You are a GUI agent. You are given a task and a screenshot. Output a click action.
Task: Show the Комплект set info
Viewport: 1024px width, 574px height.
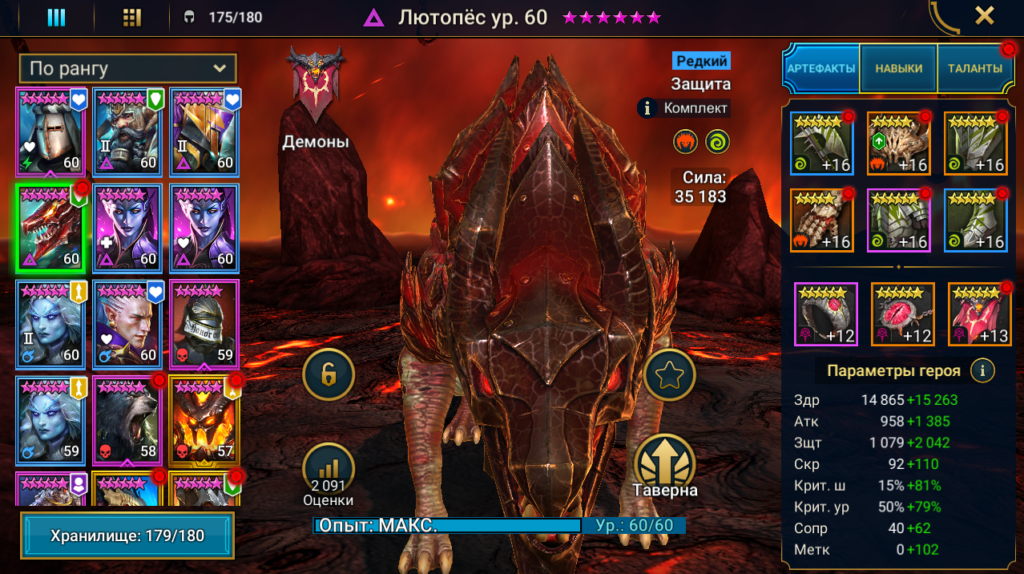(683, 108)
